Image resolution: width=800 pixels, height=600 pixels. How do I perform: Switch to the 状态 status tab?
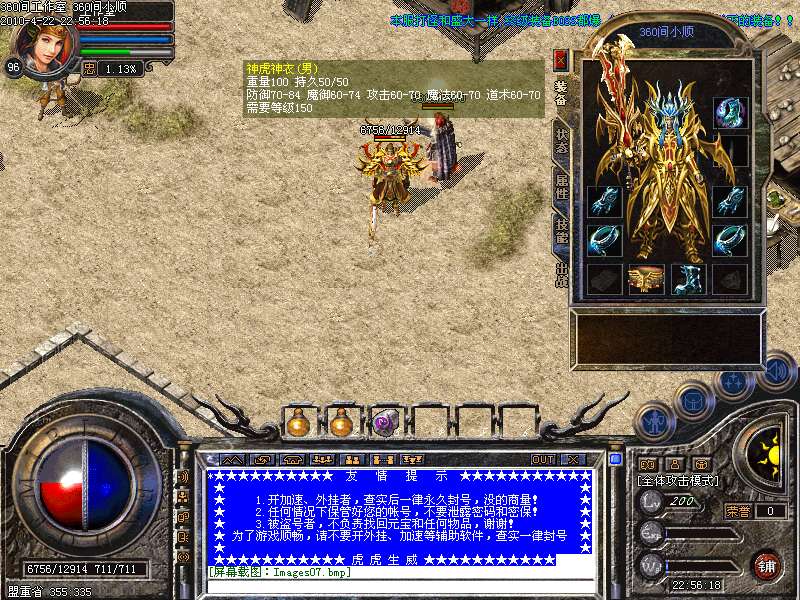(561, 142)
